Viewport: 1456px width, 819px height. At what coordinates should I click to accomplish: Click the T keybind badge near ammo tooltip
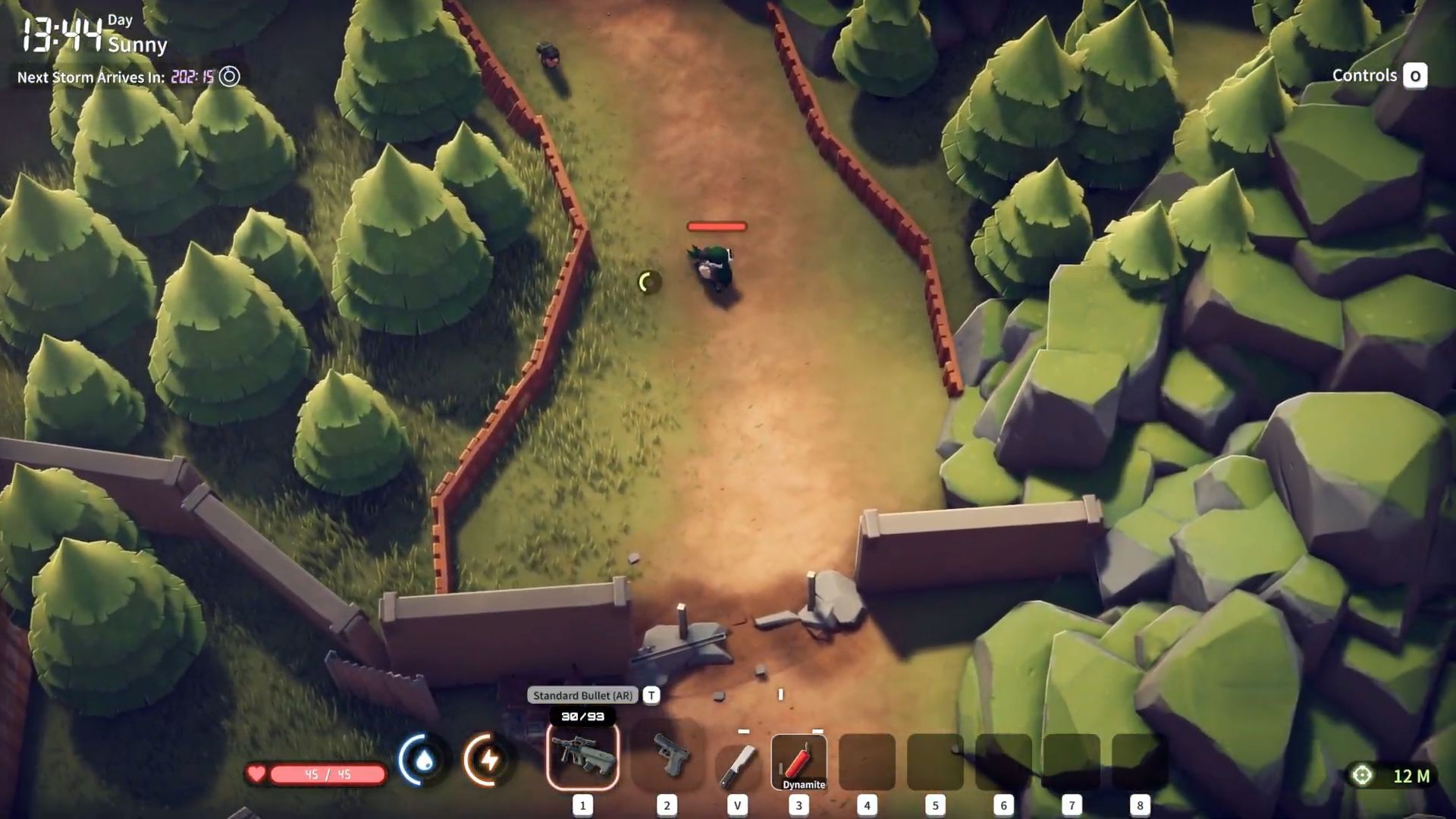tap(651, 695)
